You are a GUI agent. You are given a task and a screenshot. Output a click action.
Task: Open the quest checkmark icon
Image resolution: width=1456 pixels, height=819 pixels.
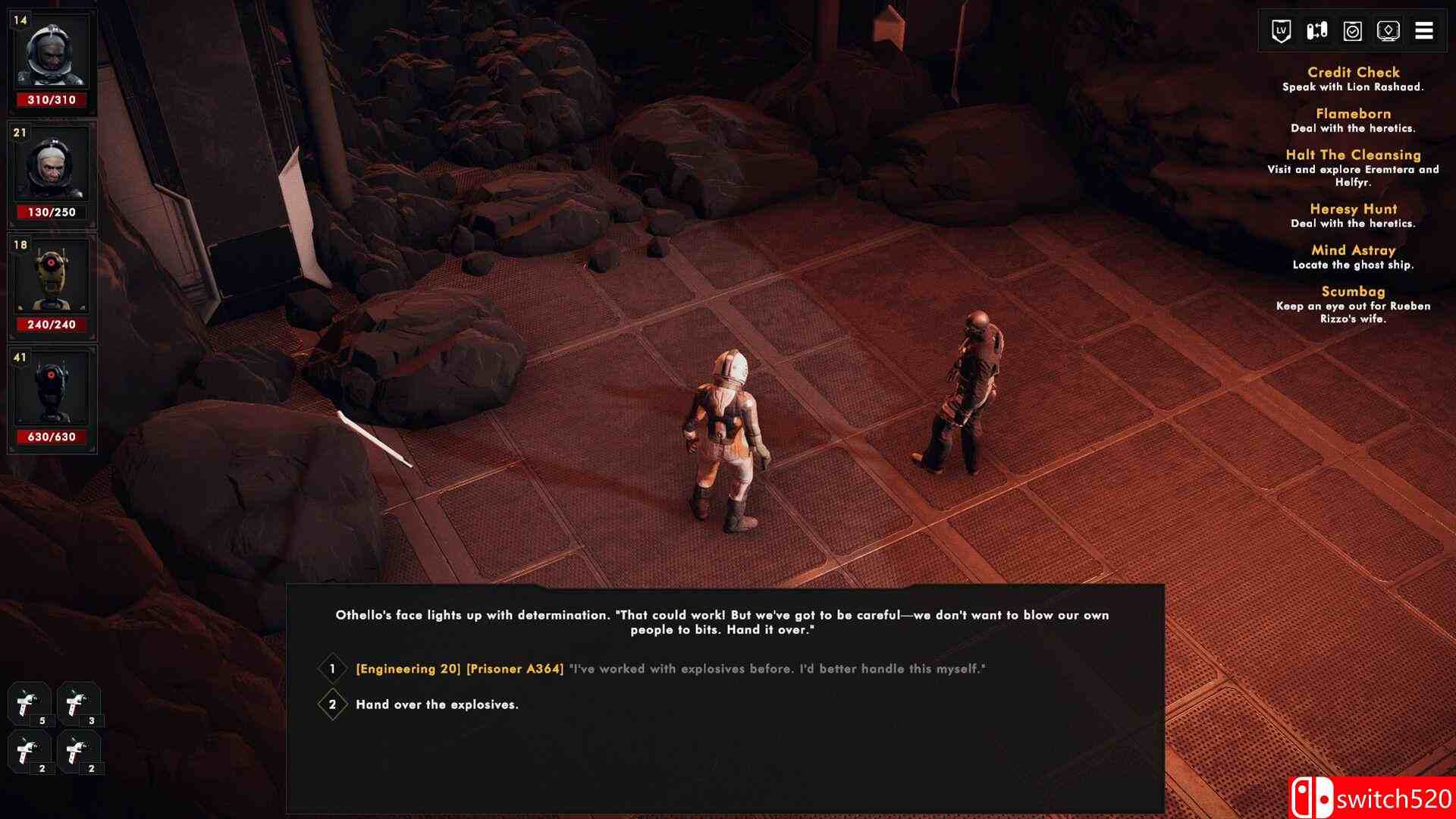(1353, 30)
